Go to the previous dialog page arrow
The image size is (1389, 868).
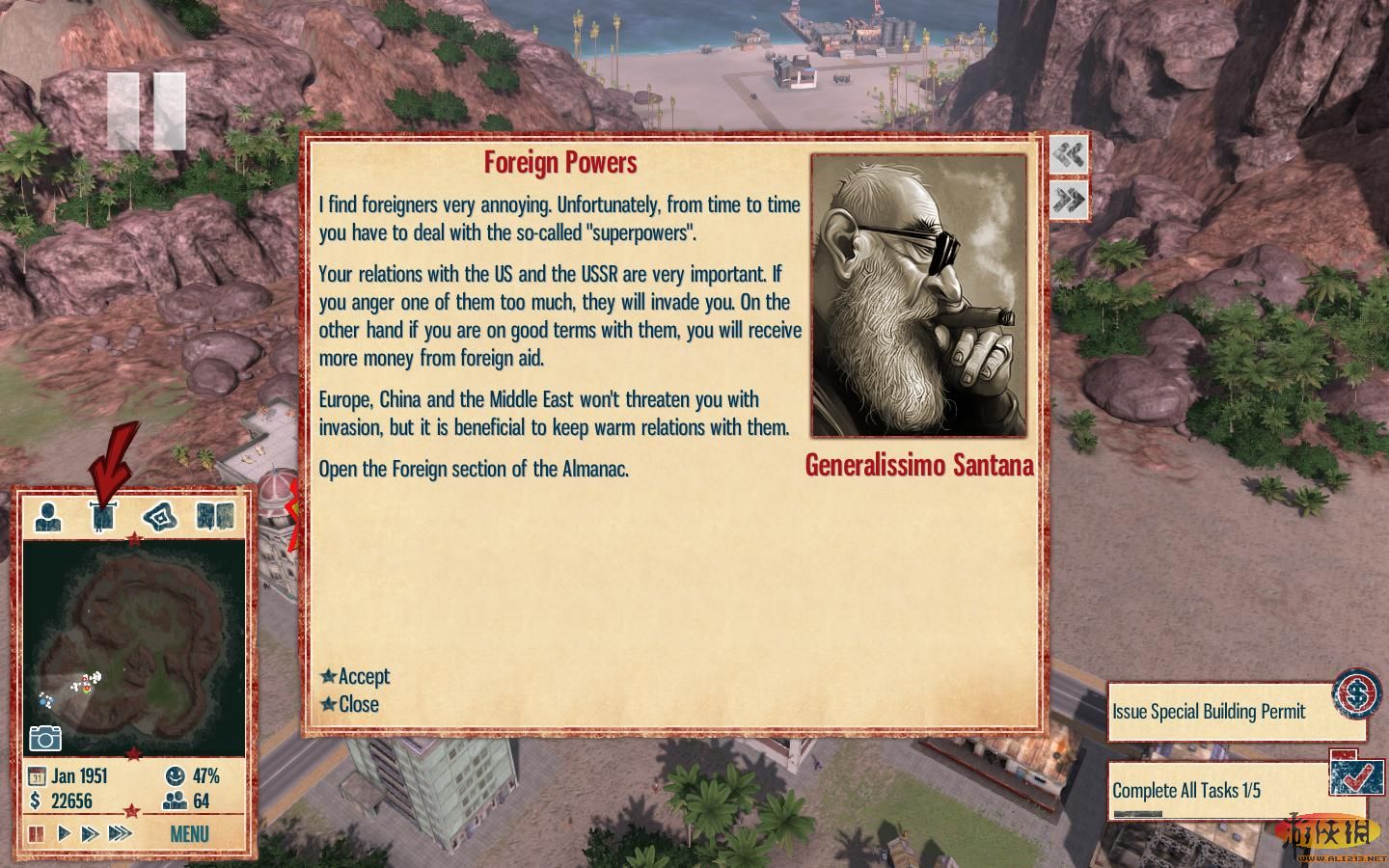tap(1069, 155)
